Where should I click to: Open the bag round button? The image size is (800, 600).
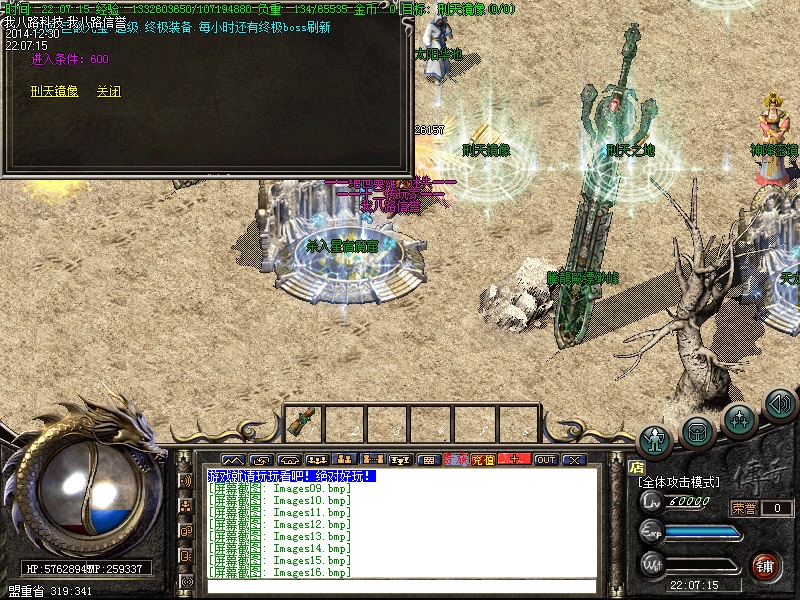[x=697, y=431]
